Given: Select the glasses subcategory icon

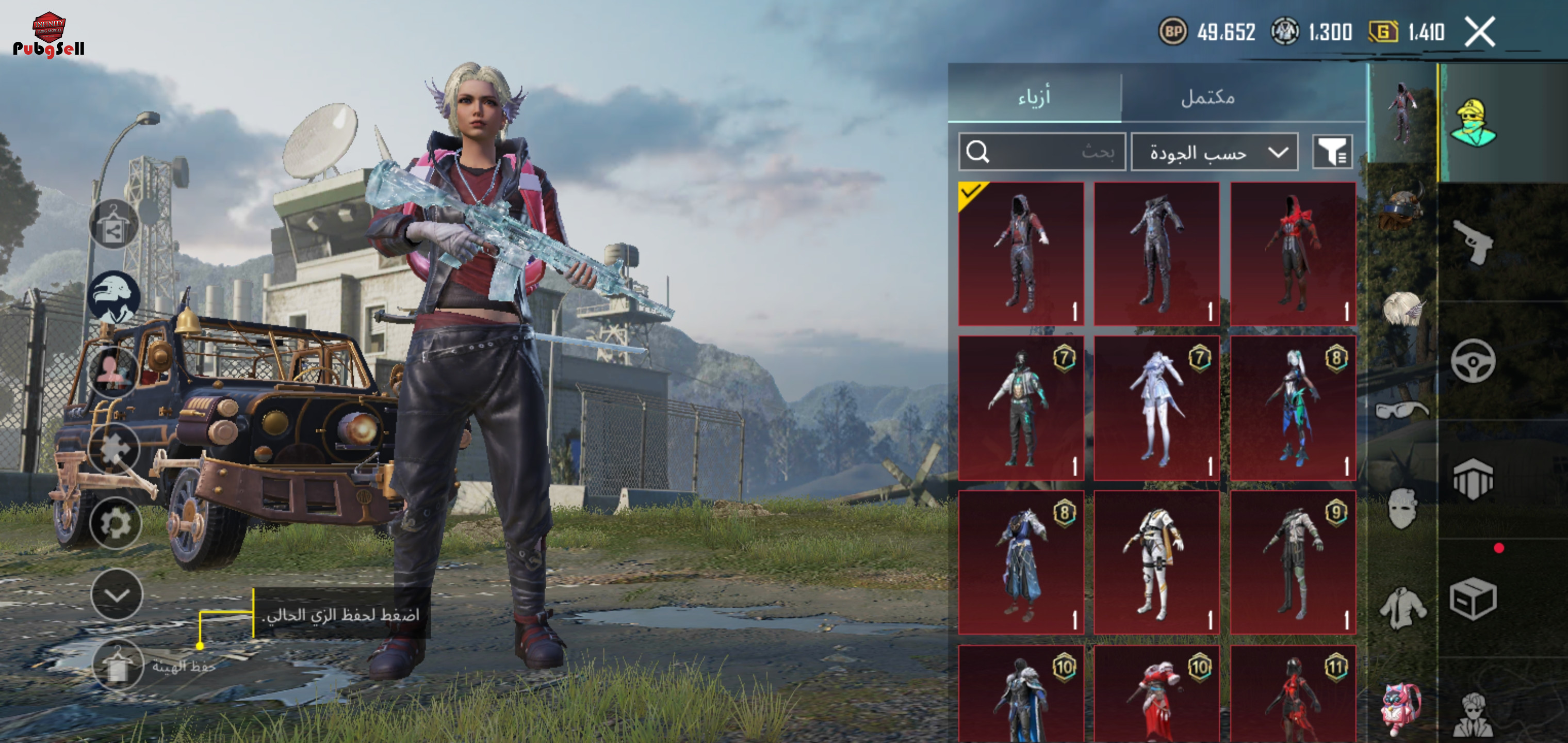Looking at the screenshot, I should point(1402,409).
